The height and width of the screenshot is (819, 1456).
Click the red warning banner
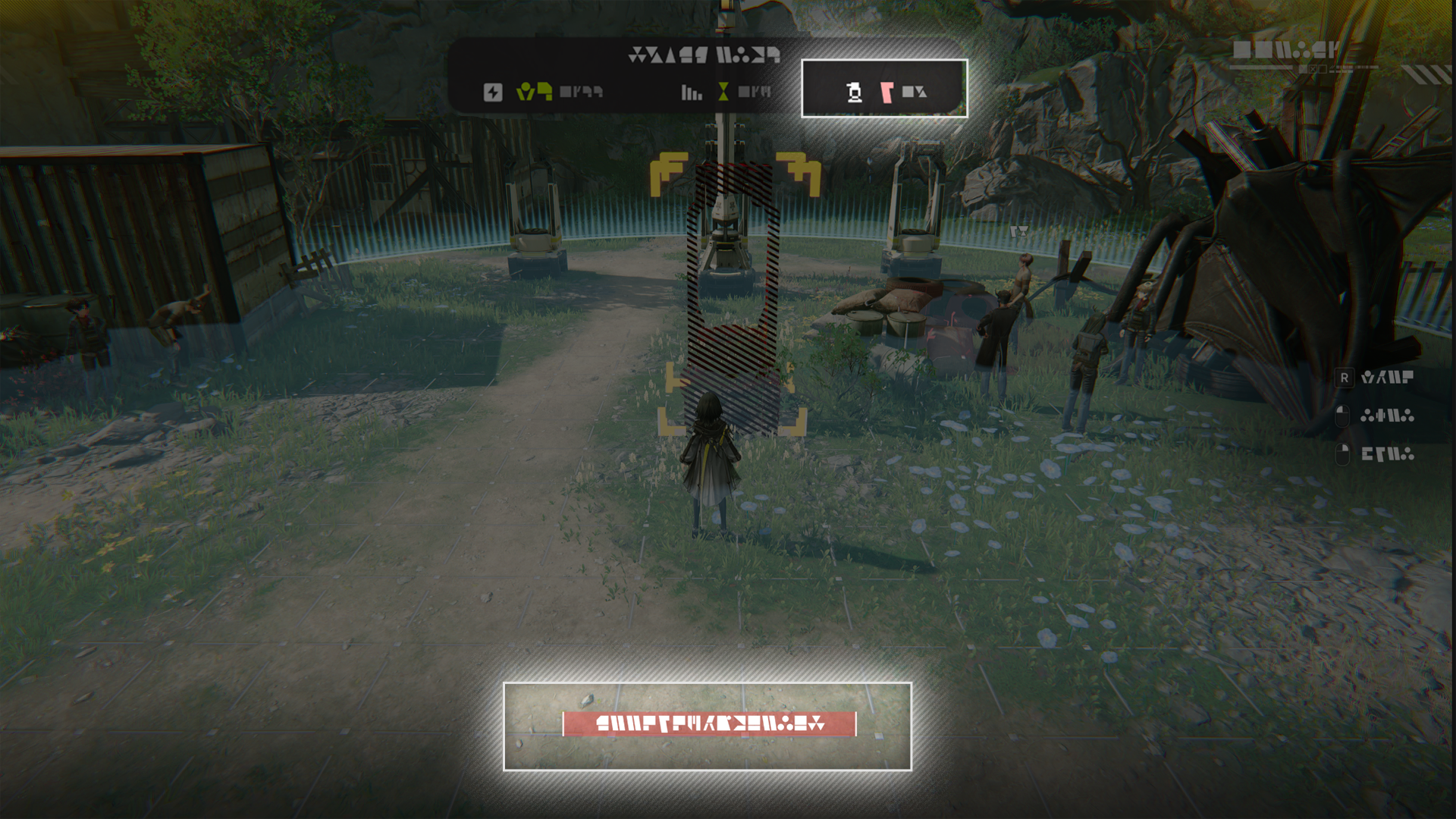tap(709, 724)
